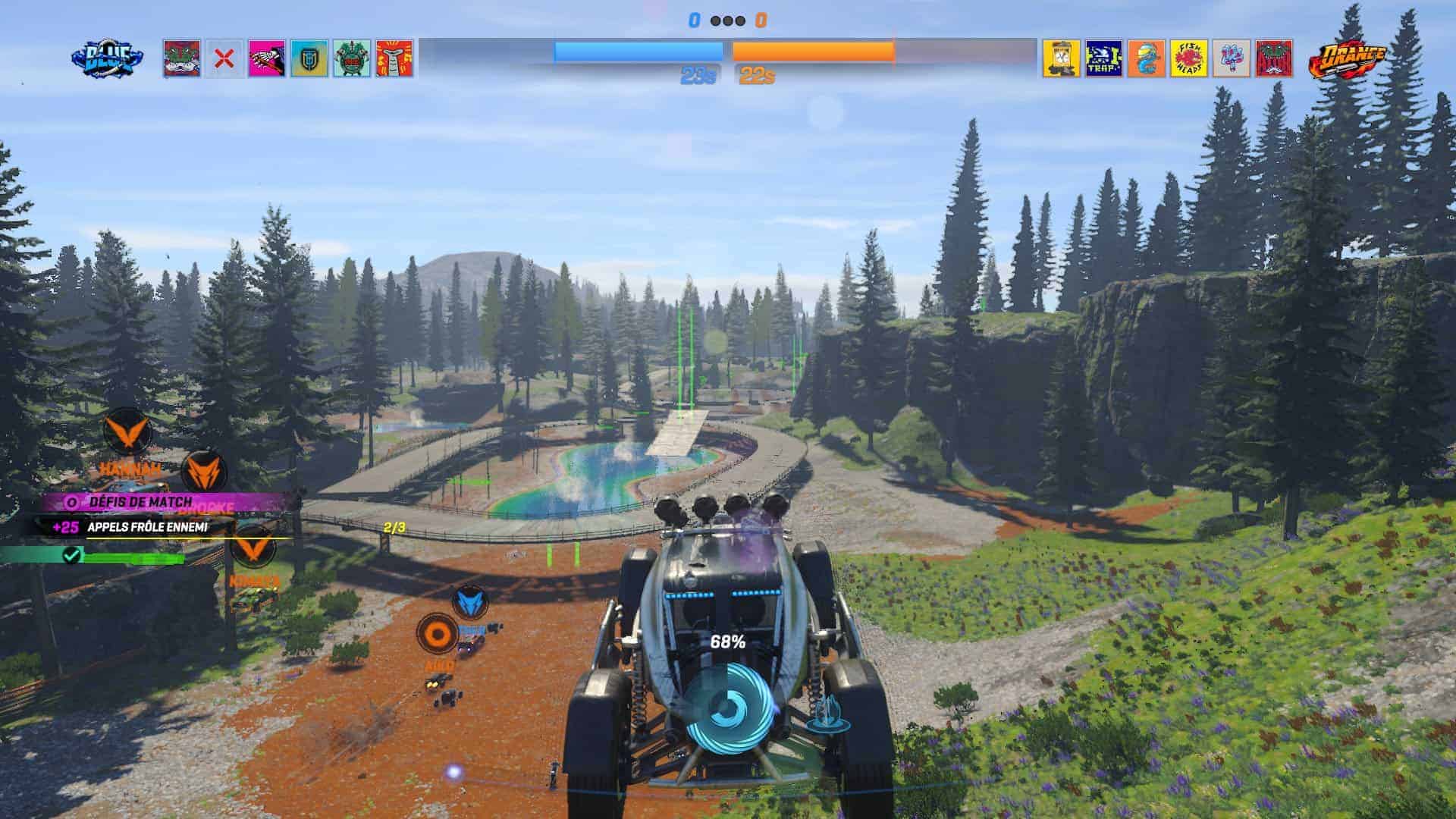Image resolution: width=1456 pixels, height=819 pixels.
Task: Select the pink skeleton hand player crest
Action: (267, 59)
